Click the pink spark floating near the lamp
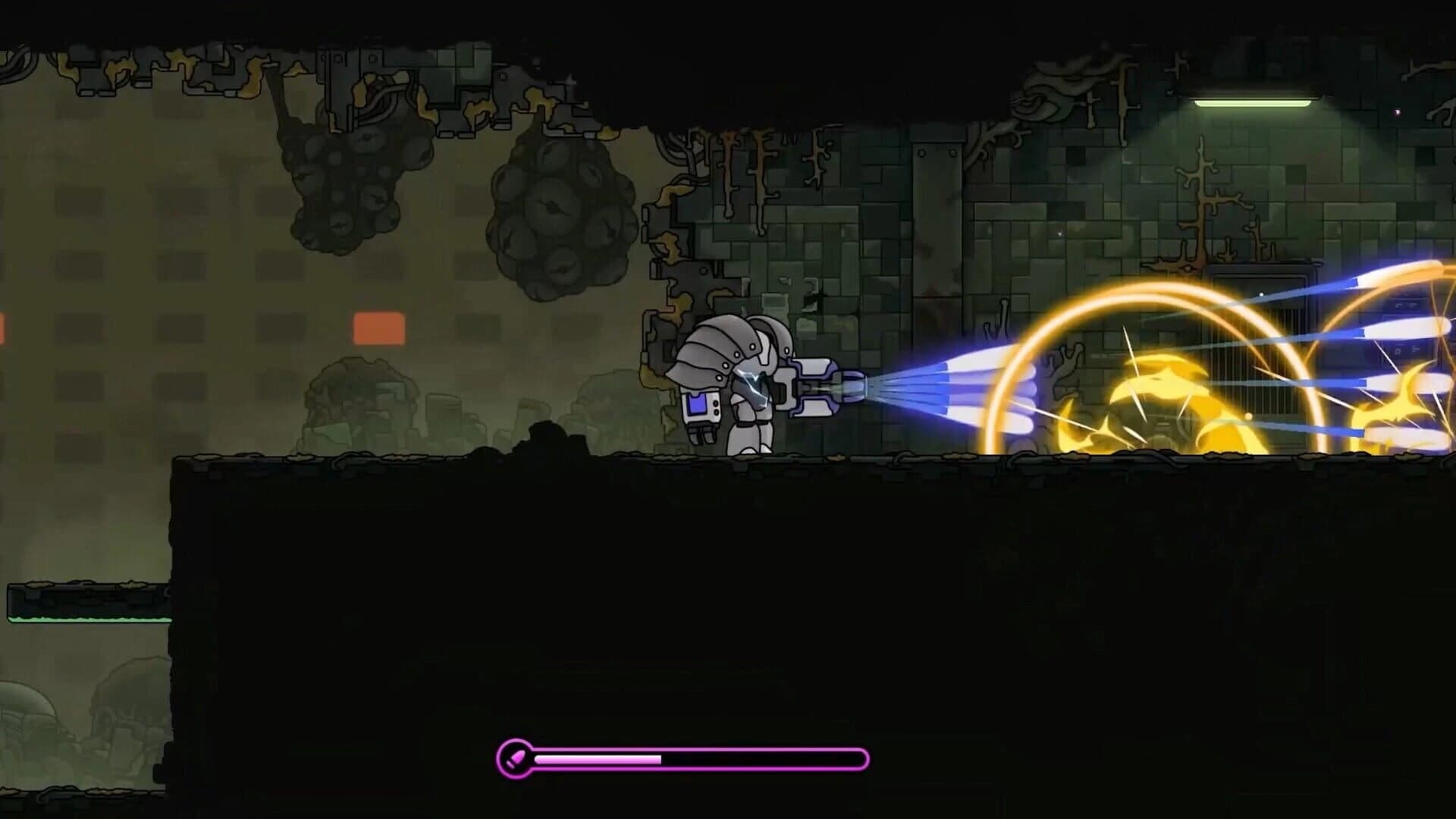This screenshot has width=1456, height=819. [1398, 111]
